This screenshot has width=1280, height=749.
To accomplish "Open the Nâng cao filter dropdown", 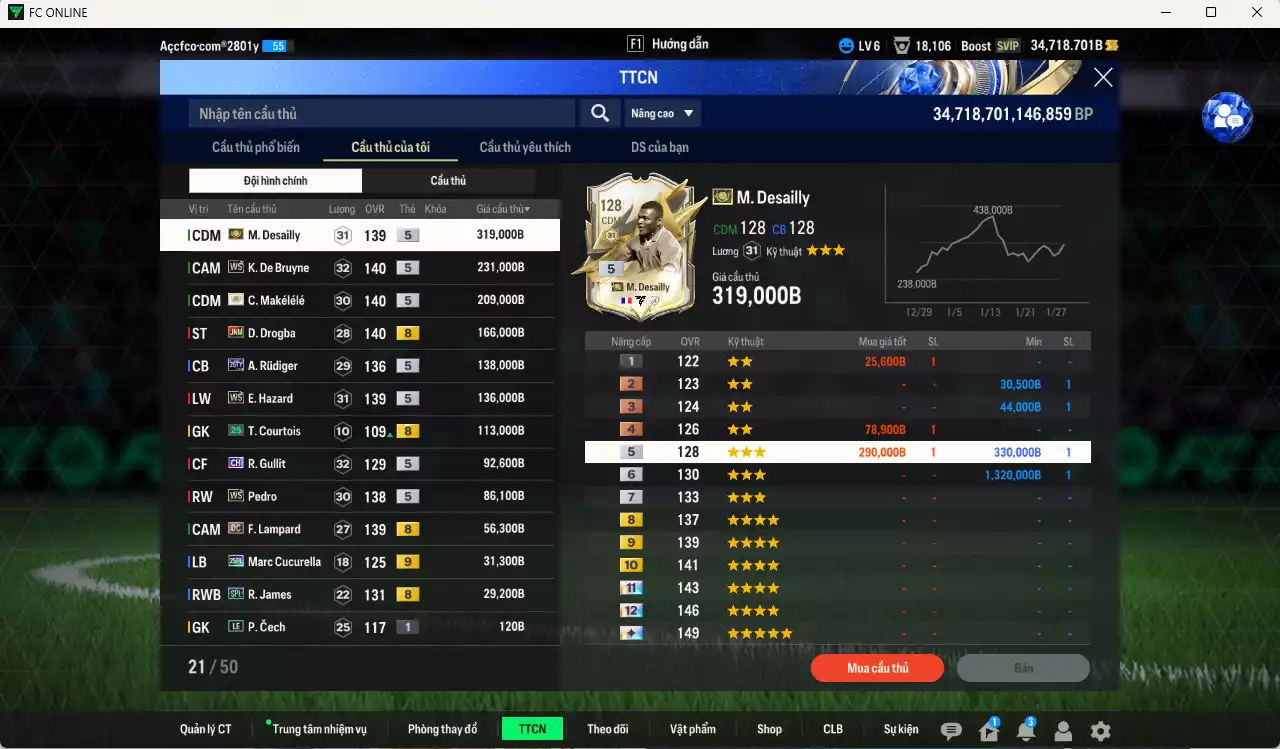I will coord(662,113).
